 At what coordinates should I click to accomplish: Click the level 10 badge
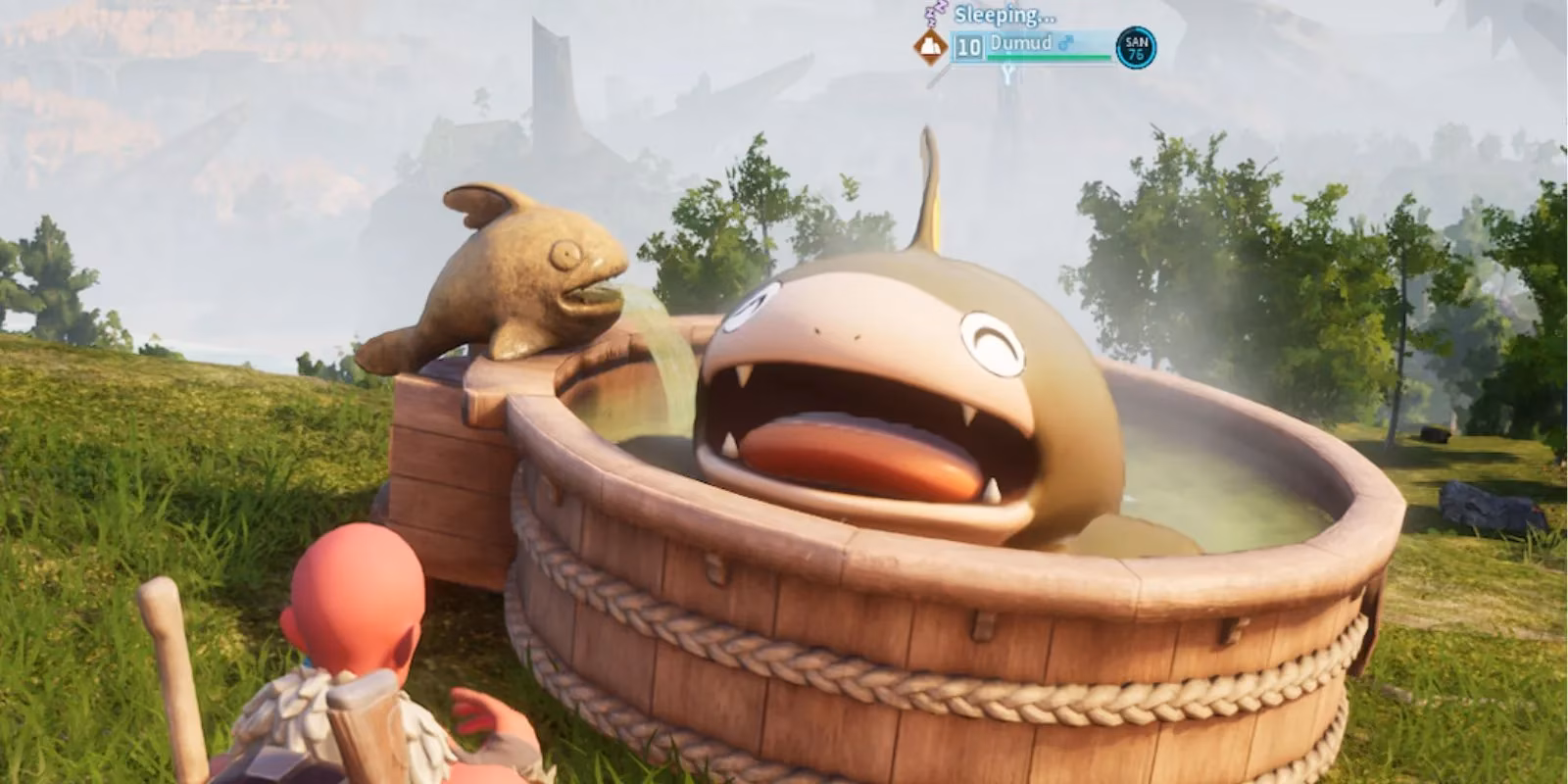click(970, 46)
